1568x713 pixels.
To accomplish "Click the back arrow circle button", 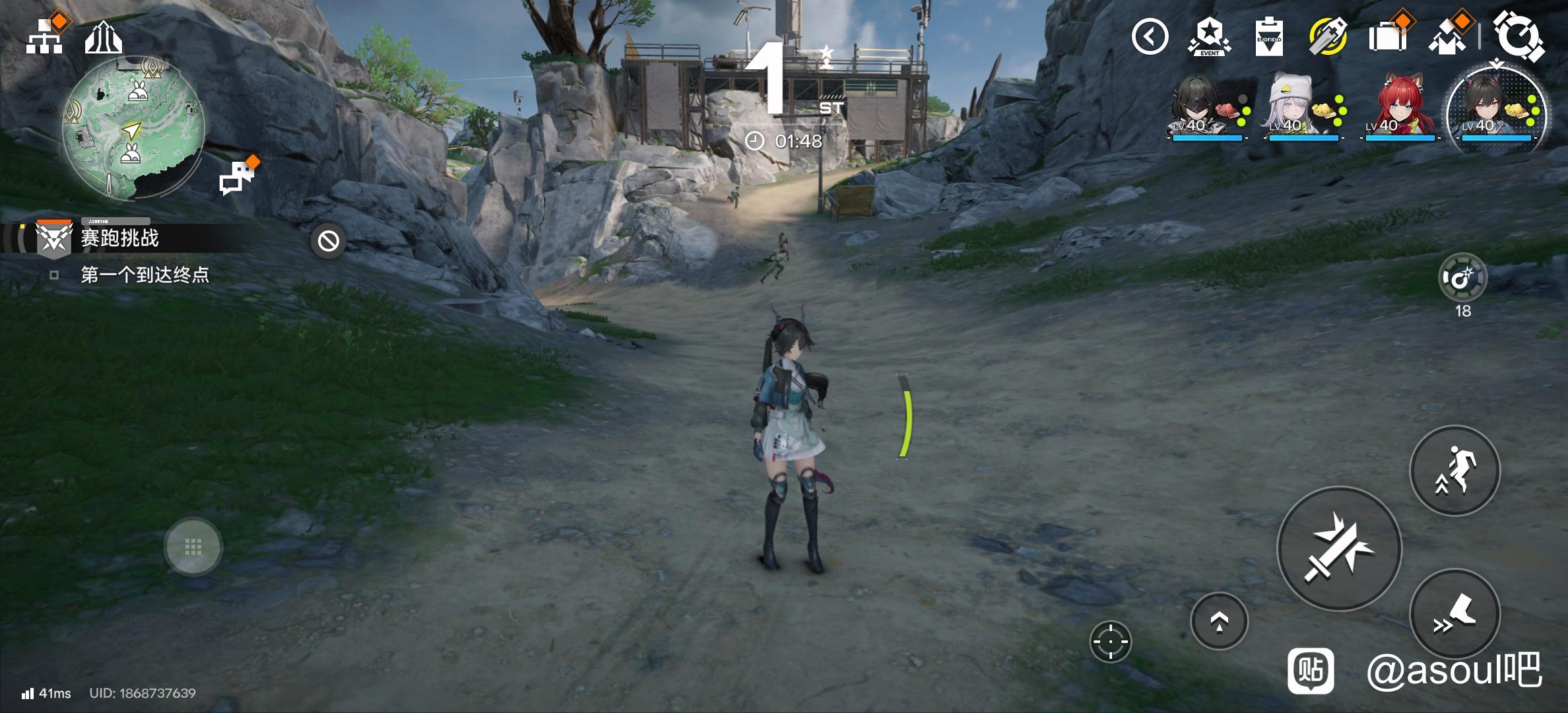I will [1150, 36].
